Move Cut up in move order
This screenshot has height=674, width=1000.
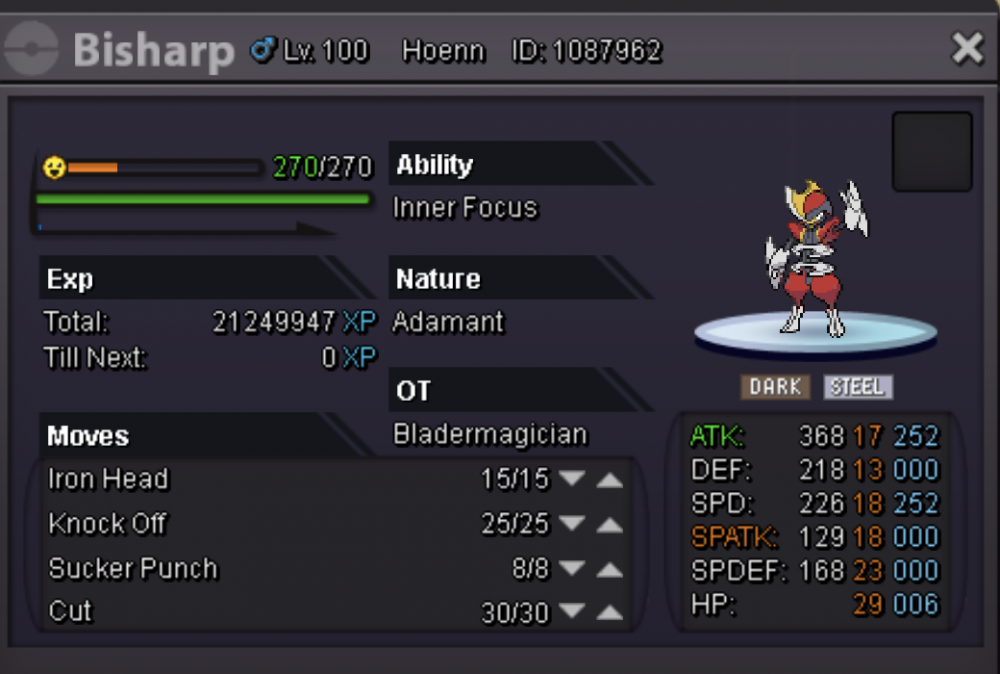[610, 613]
